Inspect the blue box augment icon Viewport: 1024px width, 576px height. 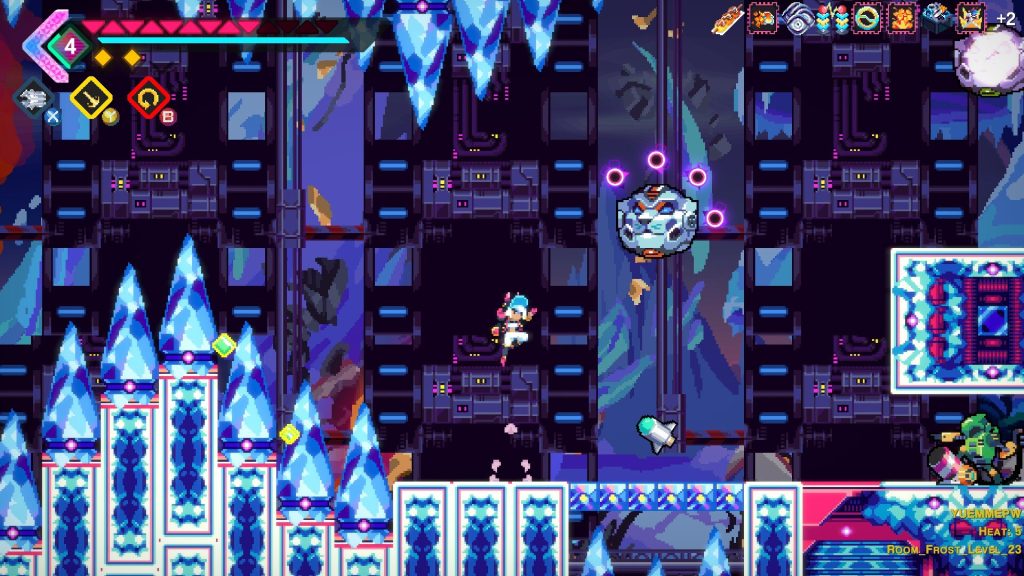click(x=936, y=17)
